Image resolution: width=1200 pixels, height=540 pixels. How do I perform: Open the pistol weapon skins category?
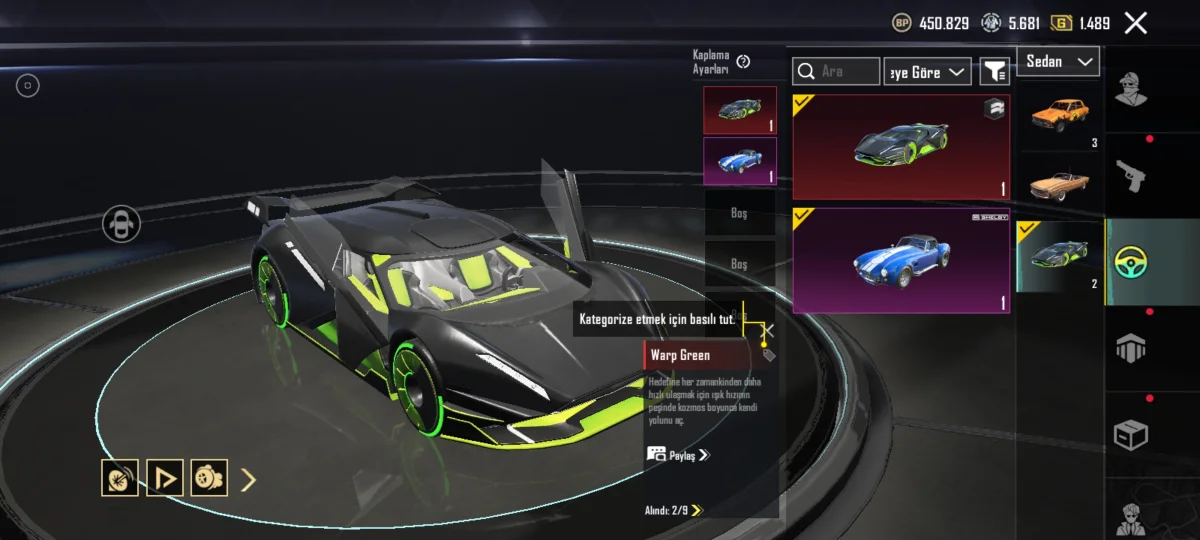1132,175
